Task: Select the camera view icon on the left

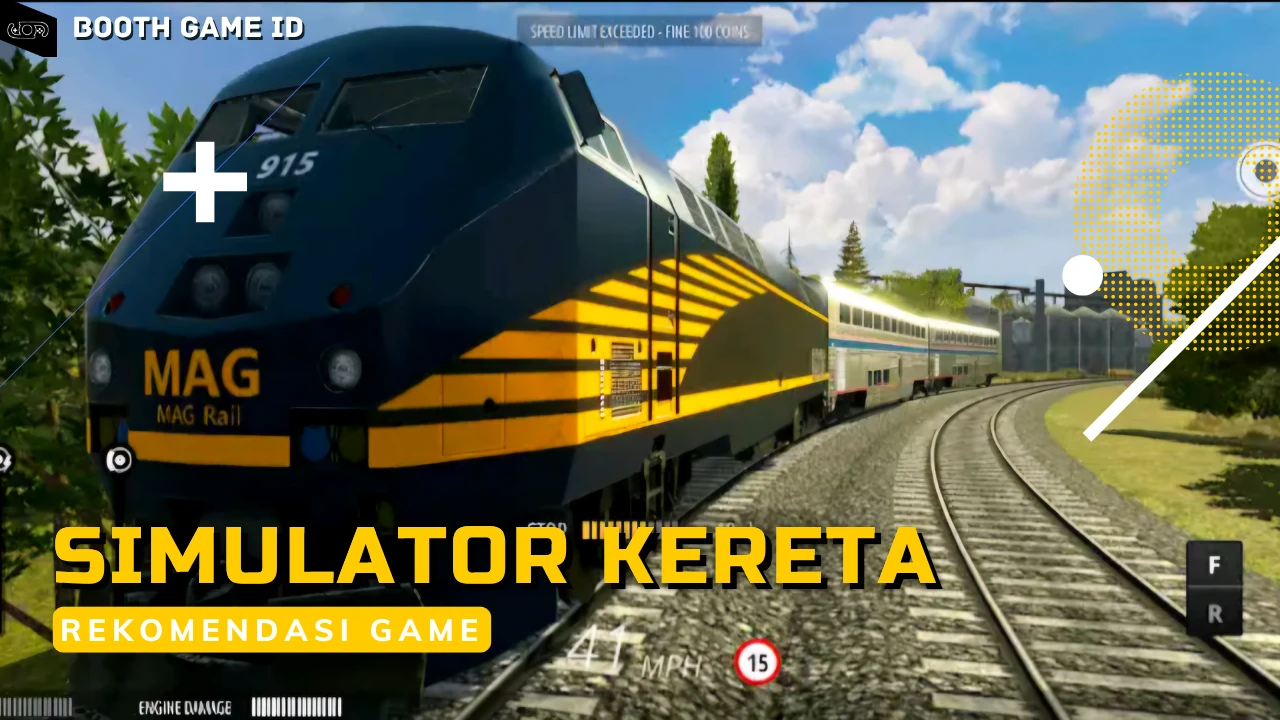Action: tap(120, 460)
